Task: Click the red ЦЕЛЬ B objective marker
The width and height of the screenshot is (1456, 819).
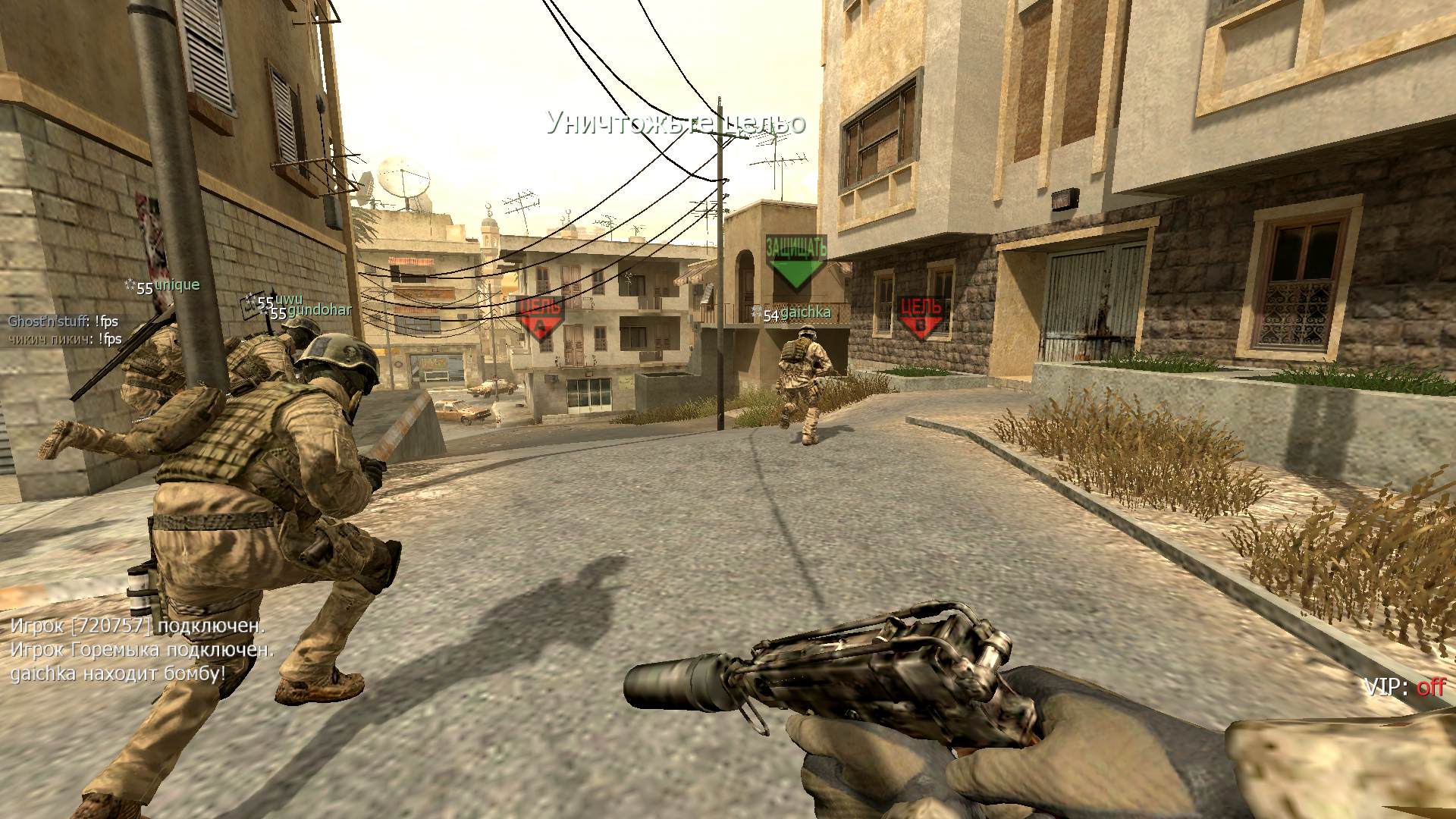Action: click(921, 317)
